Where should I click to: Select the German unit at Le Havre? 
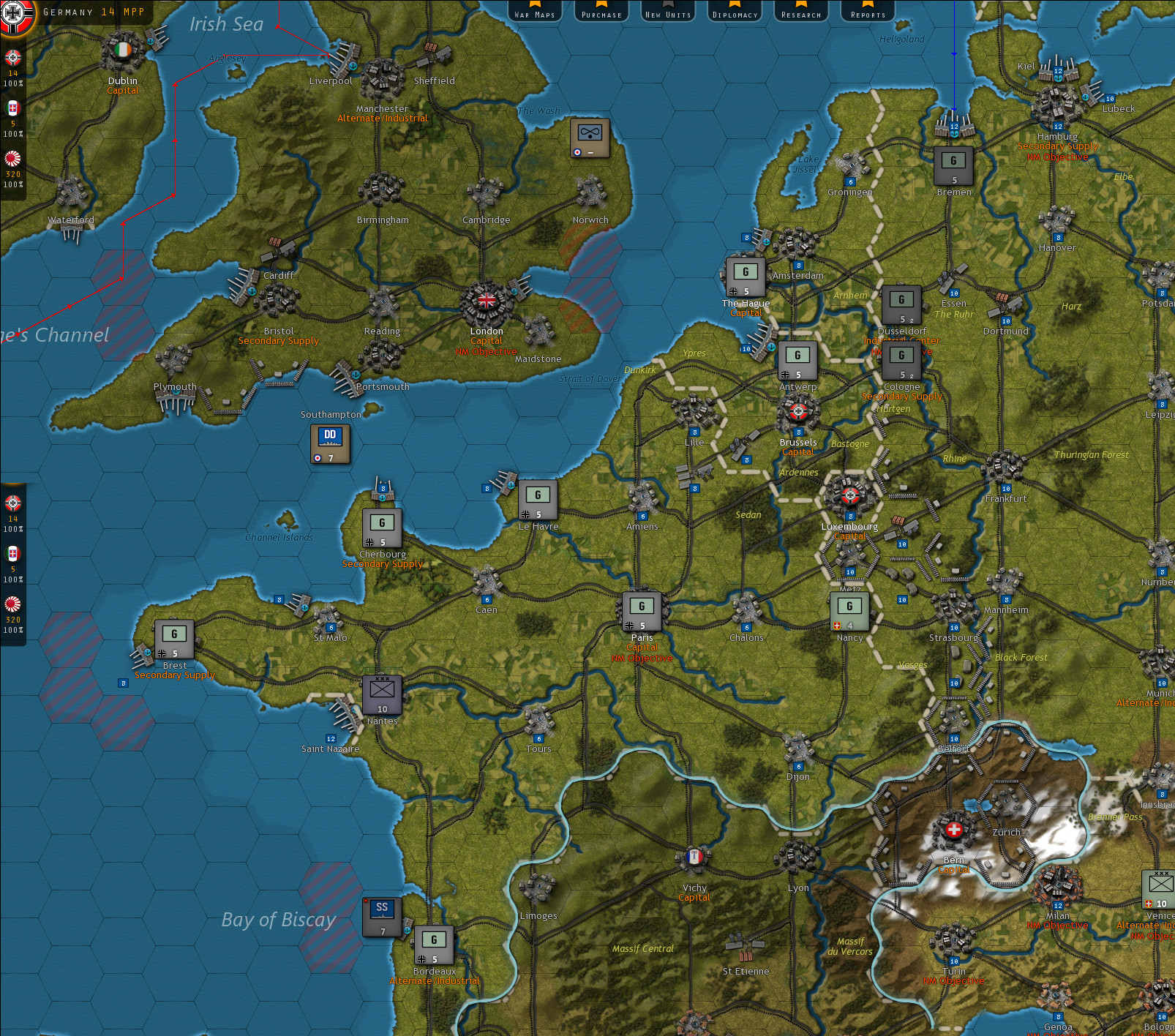(538, 500)
